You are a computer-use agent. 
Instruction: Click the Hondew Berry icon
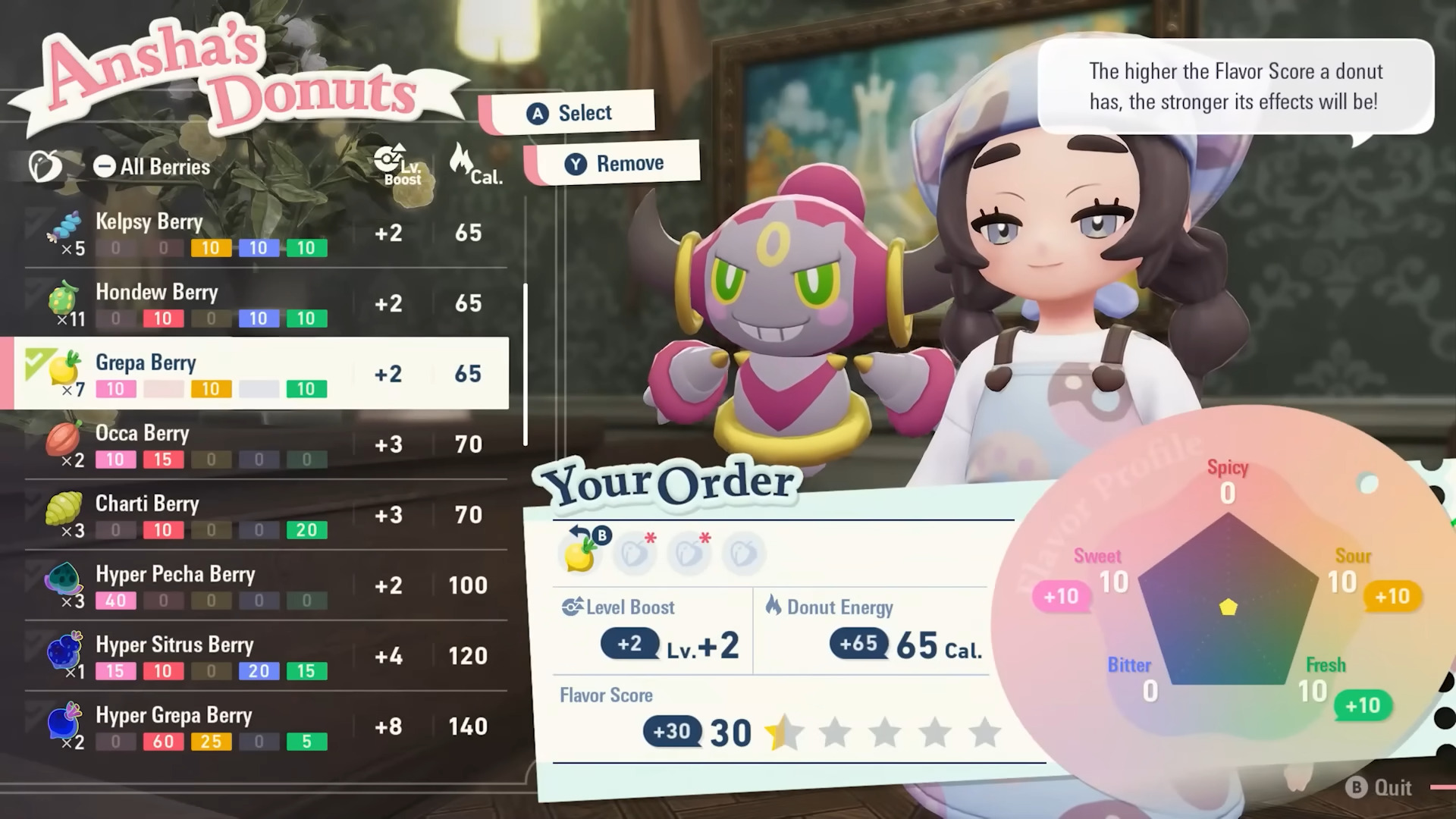(64, 297)
